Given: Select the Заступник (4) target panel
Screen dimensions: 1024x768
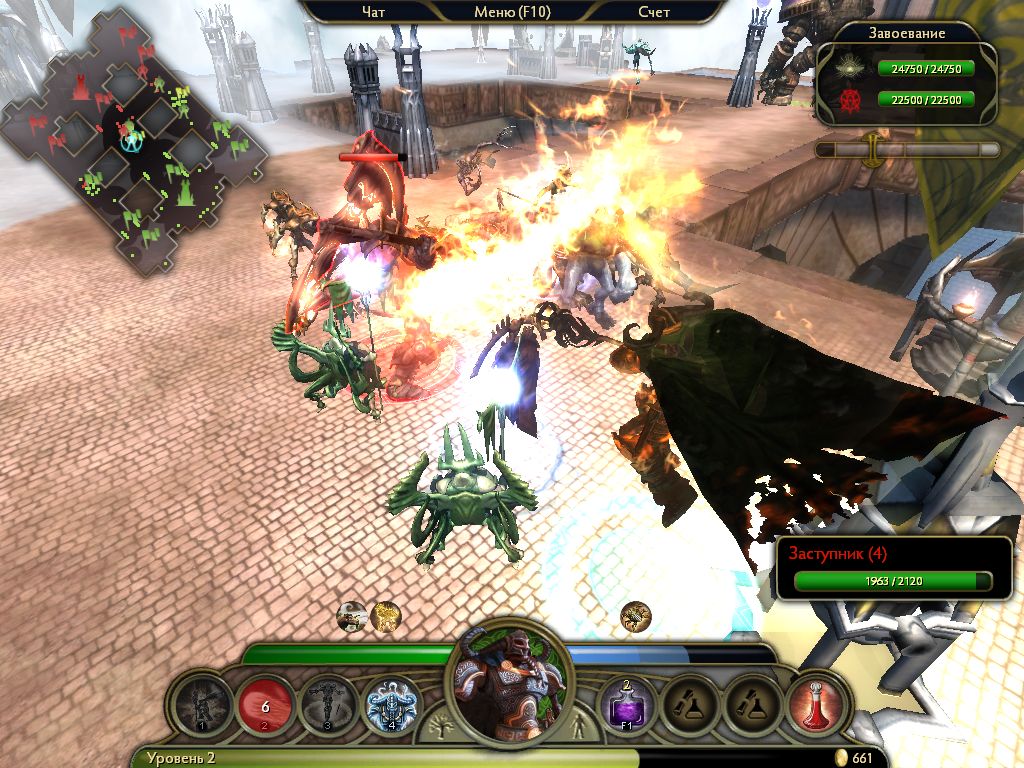Looking at the screenshot, I should (x=894, y=569).
